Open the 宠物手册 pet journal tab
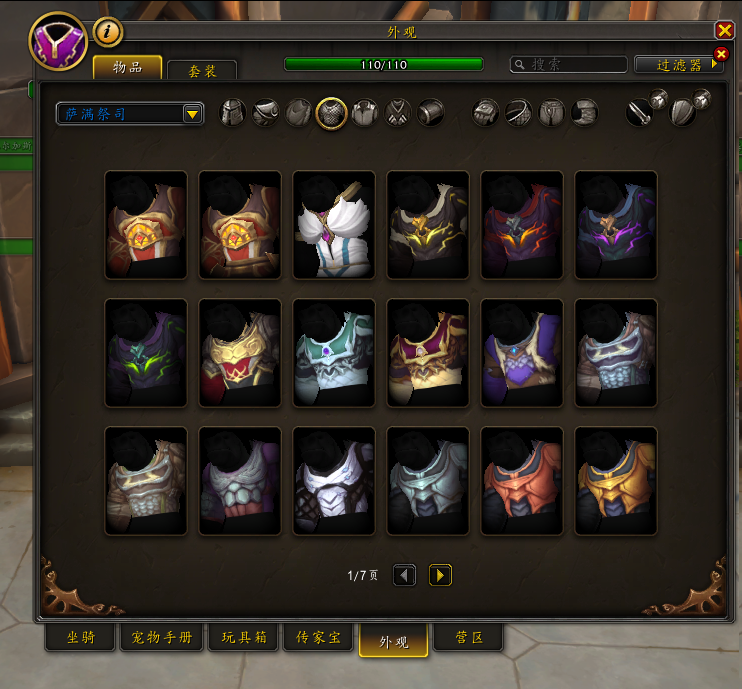Viewport: 742px width, 689px height. [162, 638]
